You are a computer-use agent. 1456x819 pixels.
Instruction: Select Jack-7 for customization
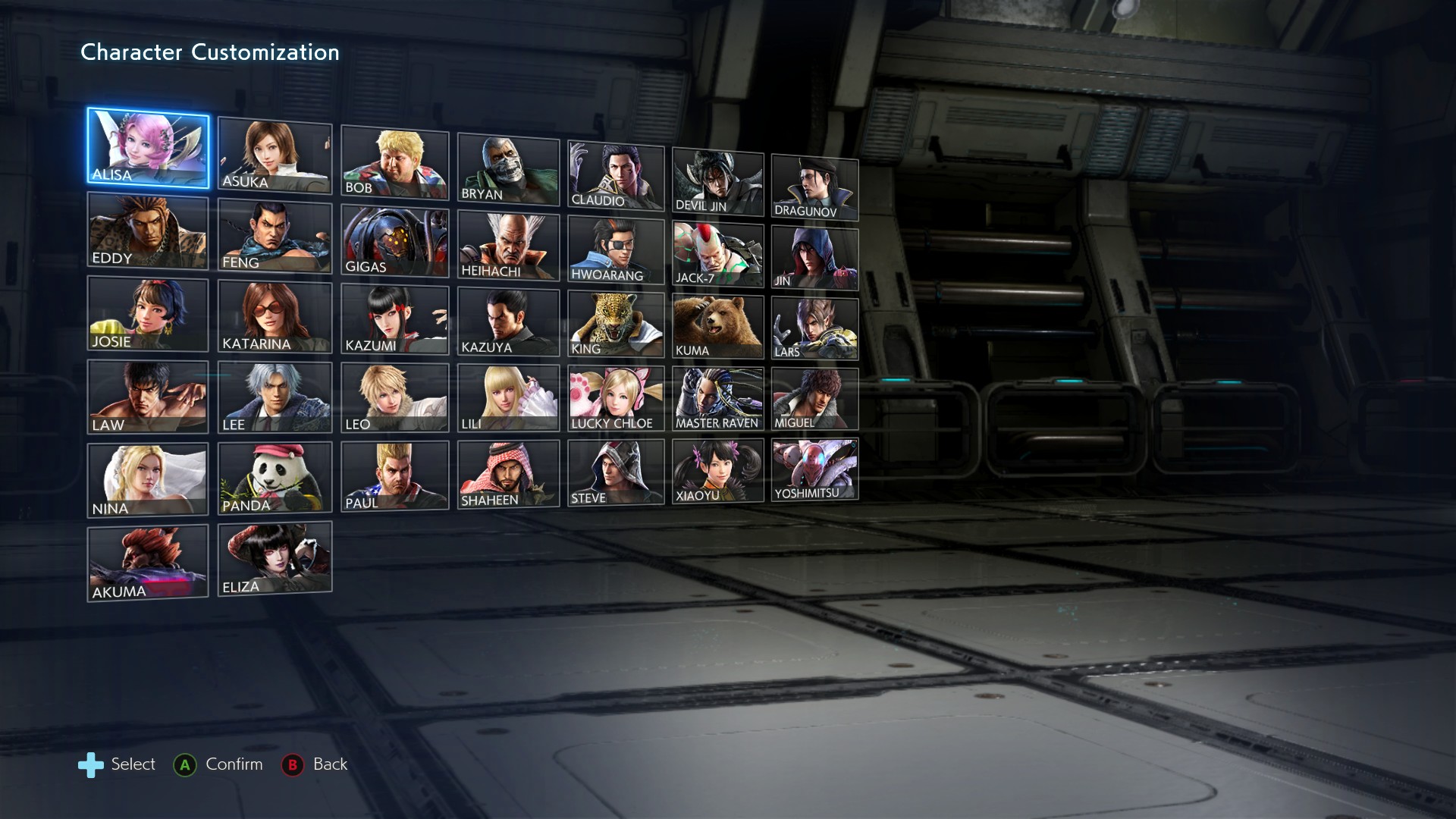[x=717, y=254]
